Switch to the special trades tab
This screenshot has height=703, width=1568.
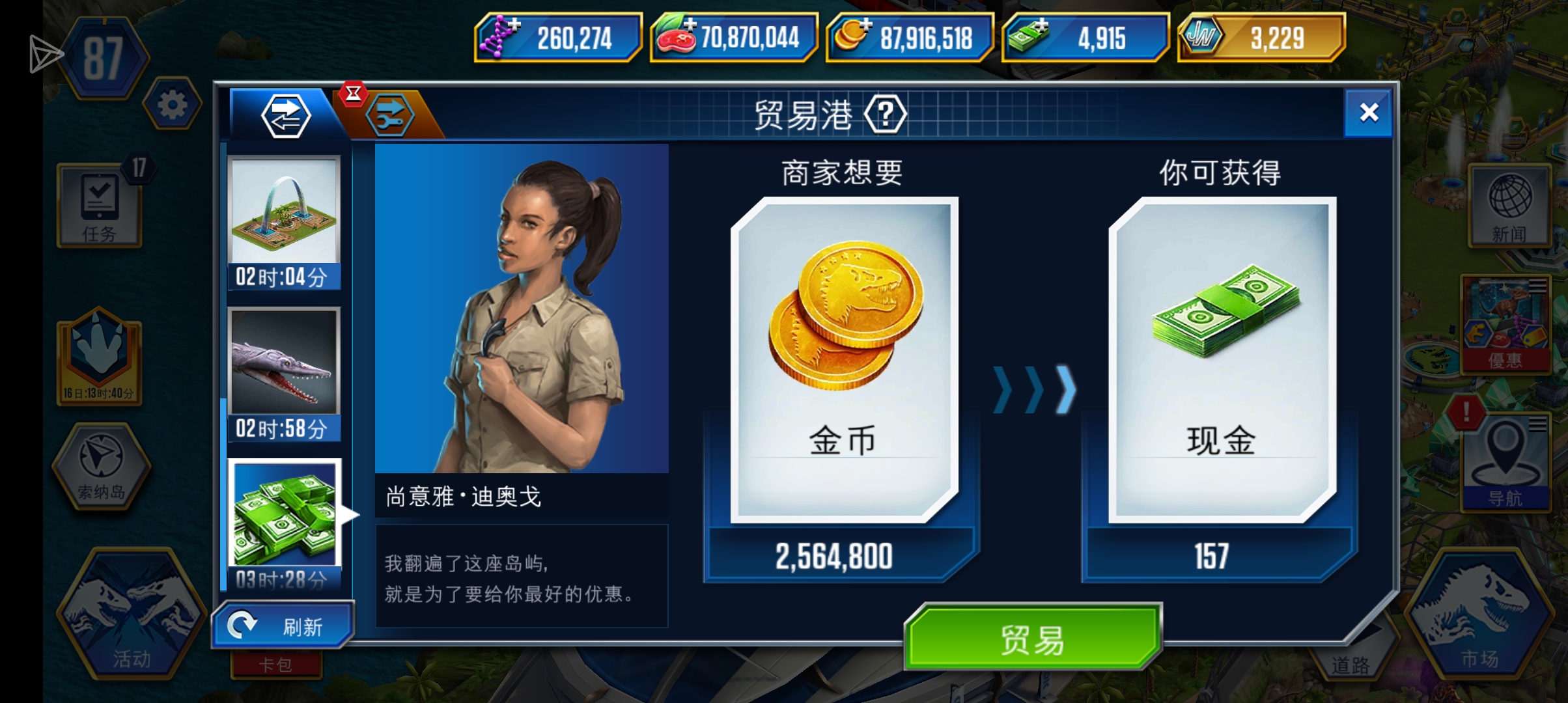pyautogui.click(x=397, y=114)
